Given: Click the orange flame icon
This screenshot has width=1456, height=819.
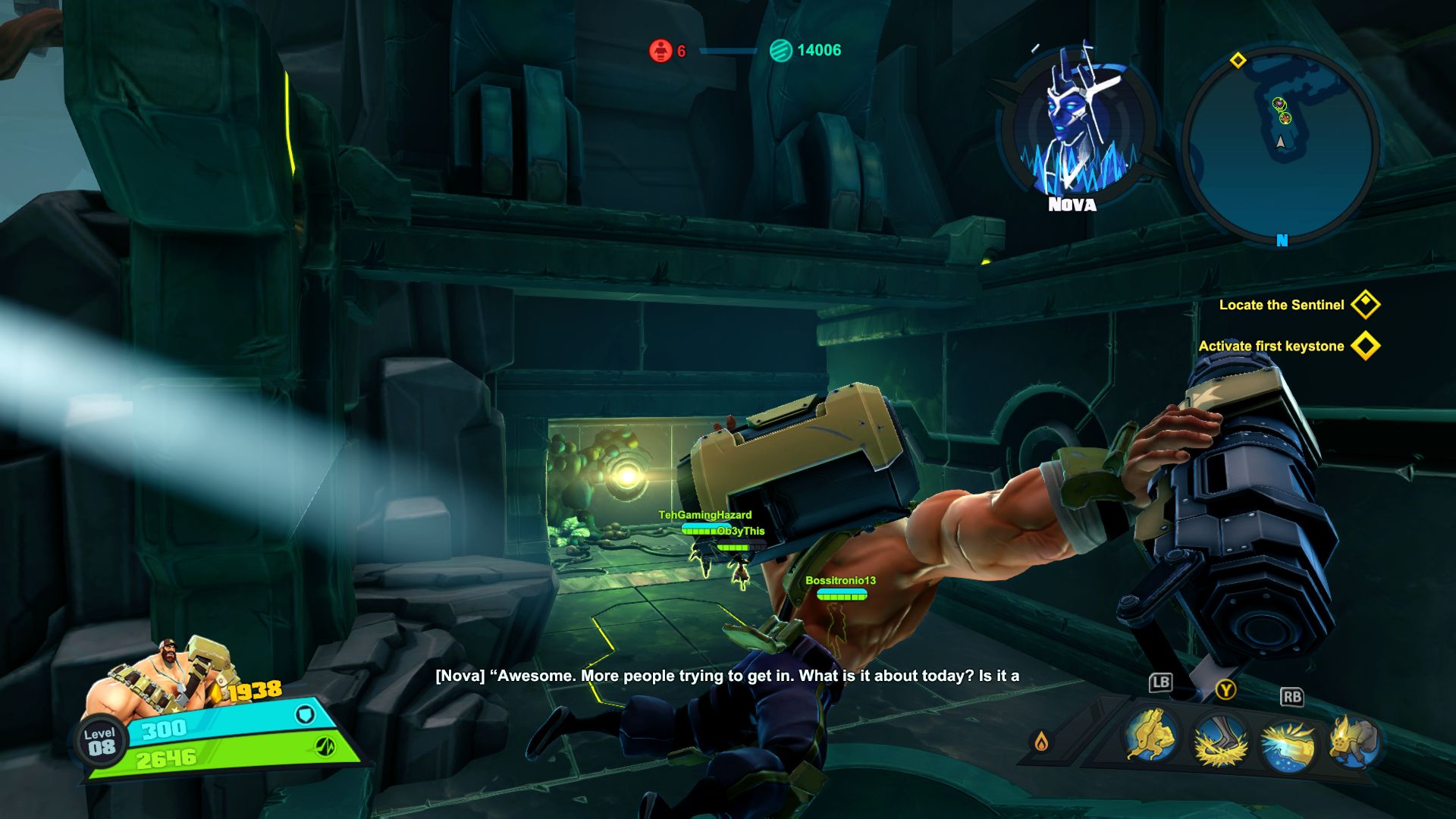Looking at the screenshot, I should [1041, 741].
